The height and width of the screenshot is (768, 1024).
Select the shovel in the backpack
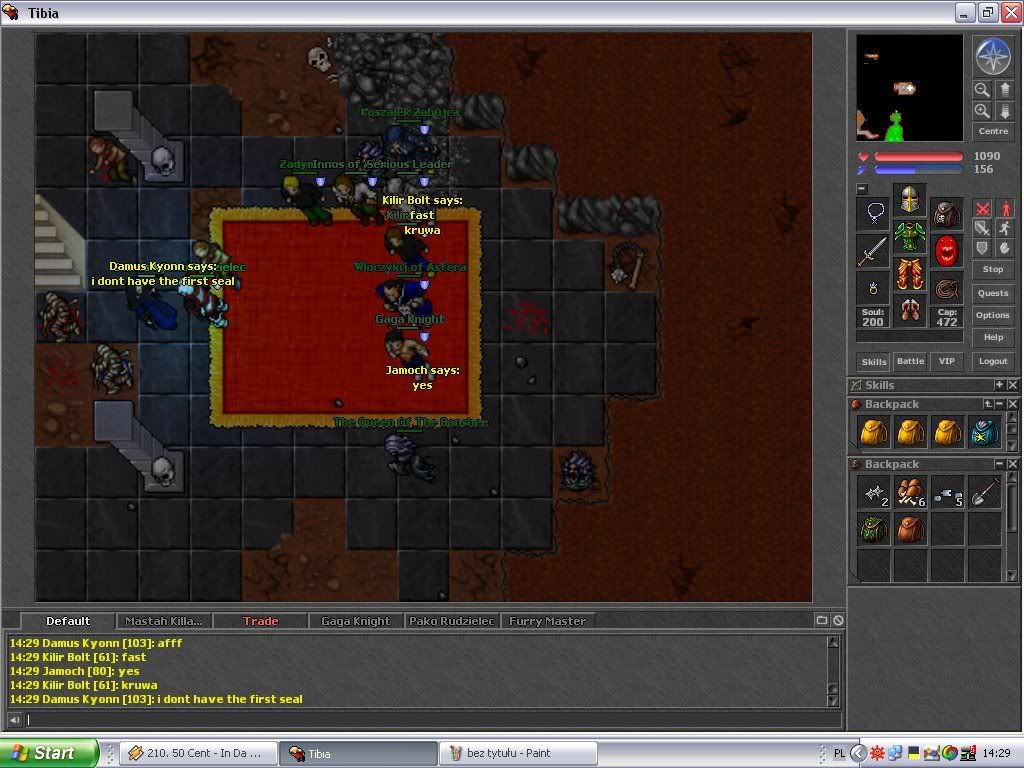pyautogui.click(x=985, y=491)
